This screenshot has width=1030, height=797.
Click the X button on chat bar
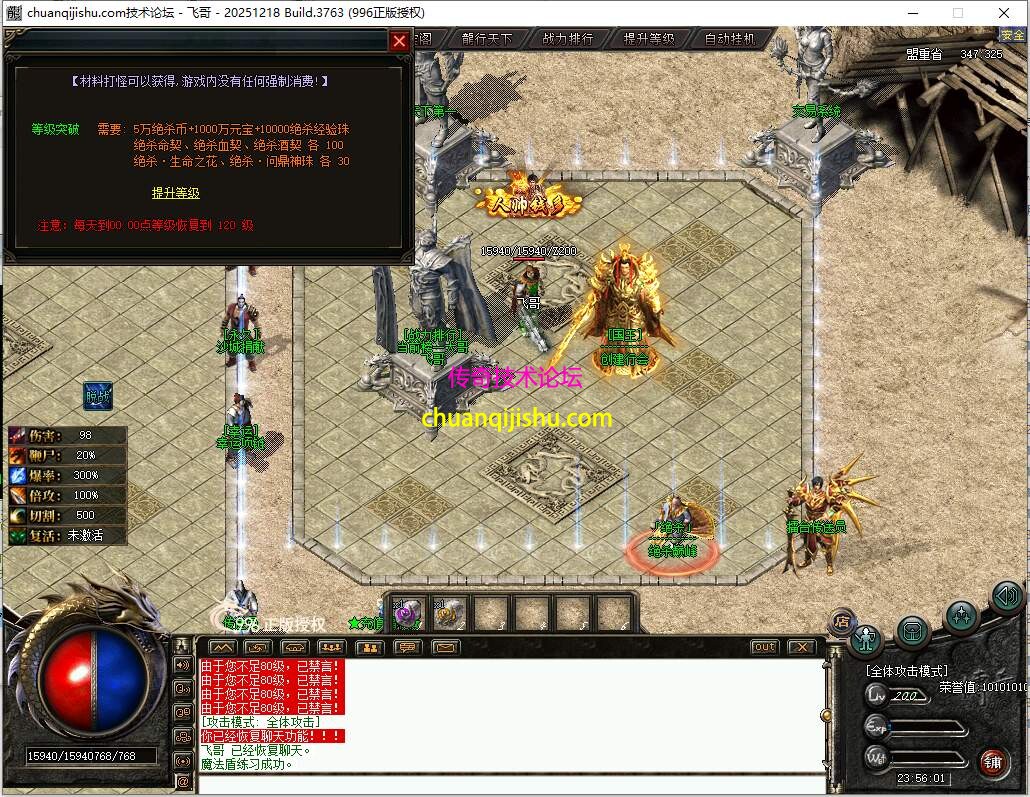pos(802,648)
